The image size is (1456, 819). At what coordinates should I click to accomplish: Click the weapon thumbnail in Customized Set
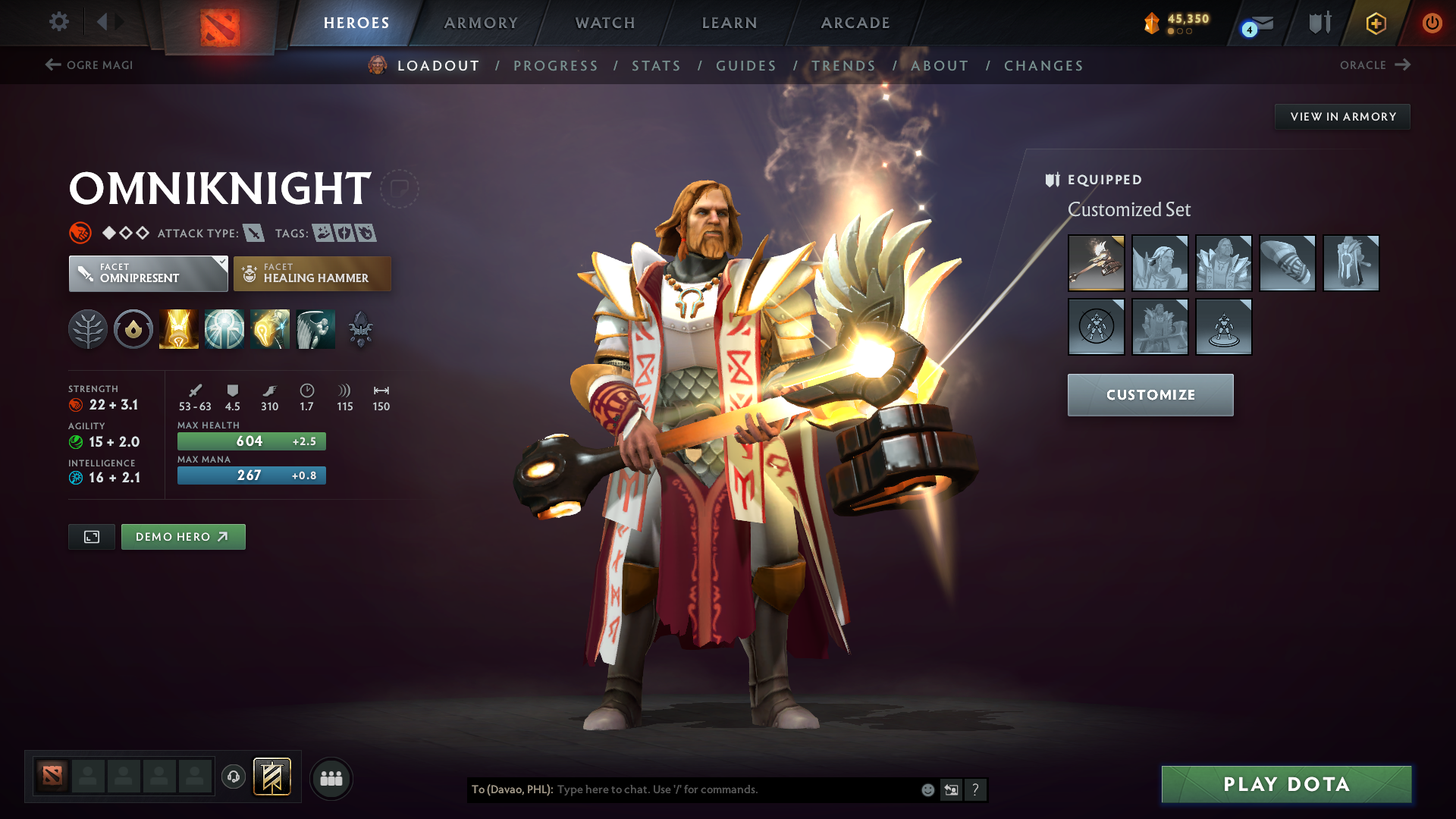coord(1097,263)
